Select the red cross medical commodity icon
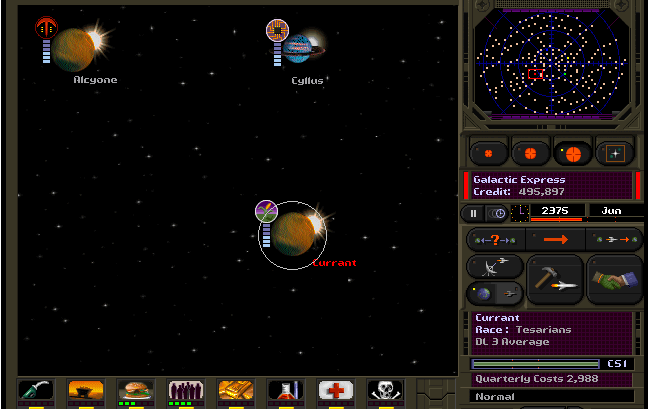The height and width of the screenshot is (409, 648). (335, 391)
